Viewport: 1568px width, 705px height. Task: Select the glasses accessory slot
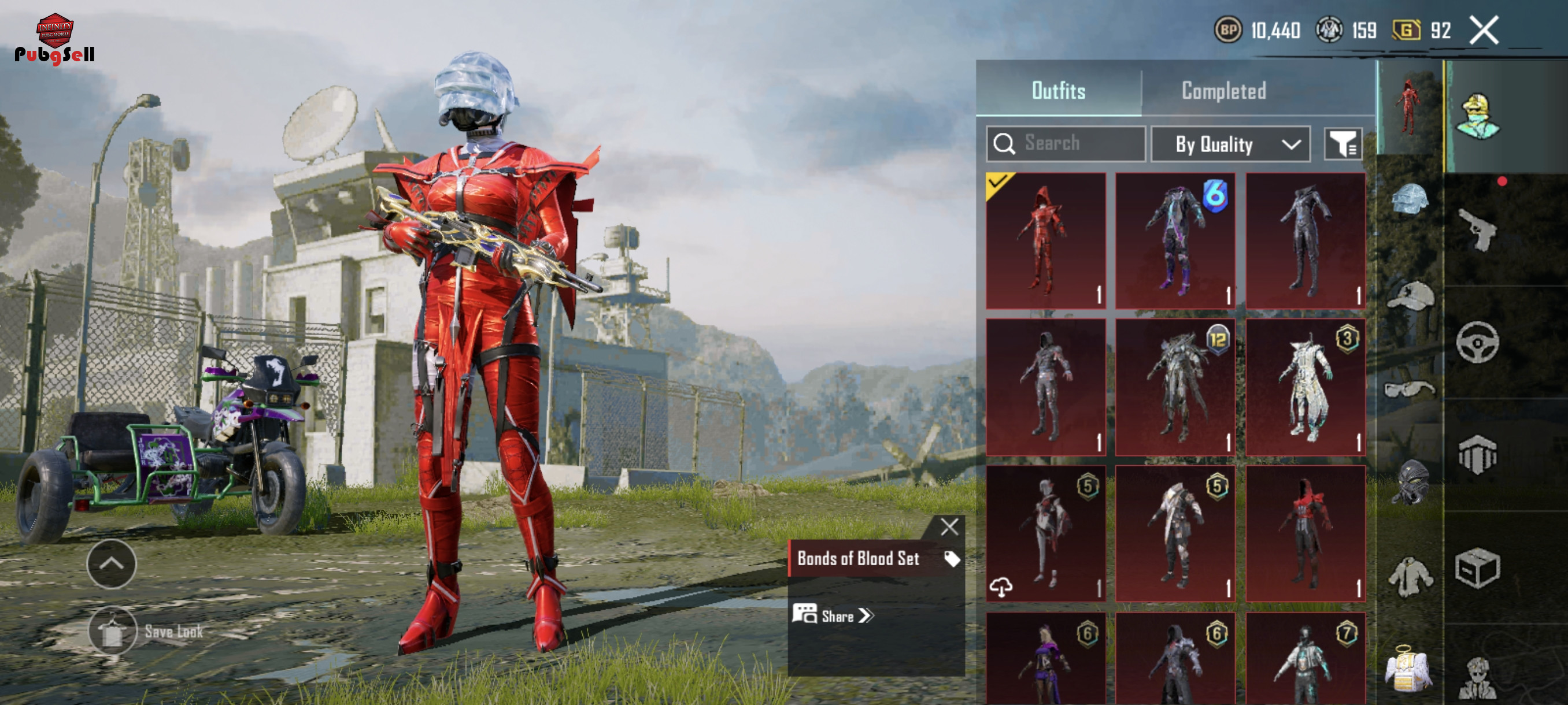click(x=1410, y=388)
